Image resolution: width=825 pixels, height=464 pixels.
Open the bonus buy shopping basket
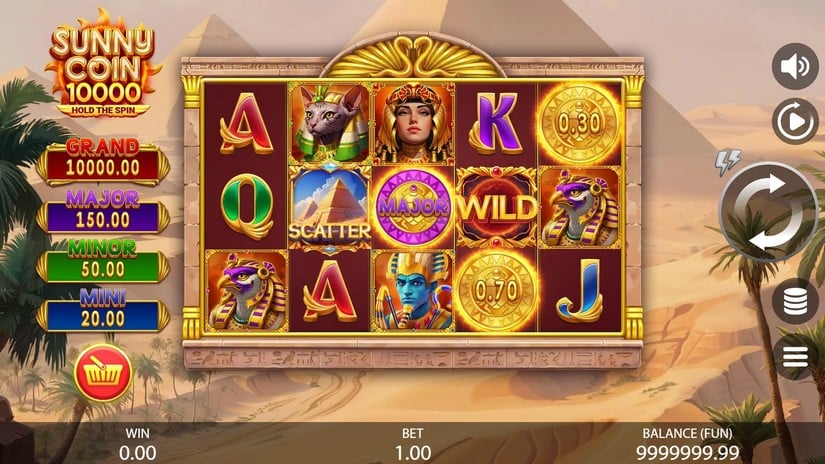point(101,374)
